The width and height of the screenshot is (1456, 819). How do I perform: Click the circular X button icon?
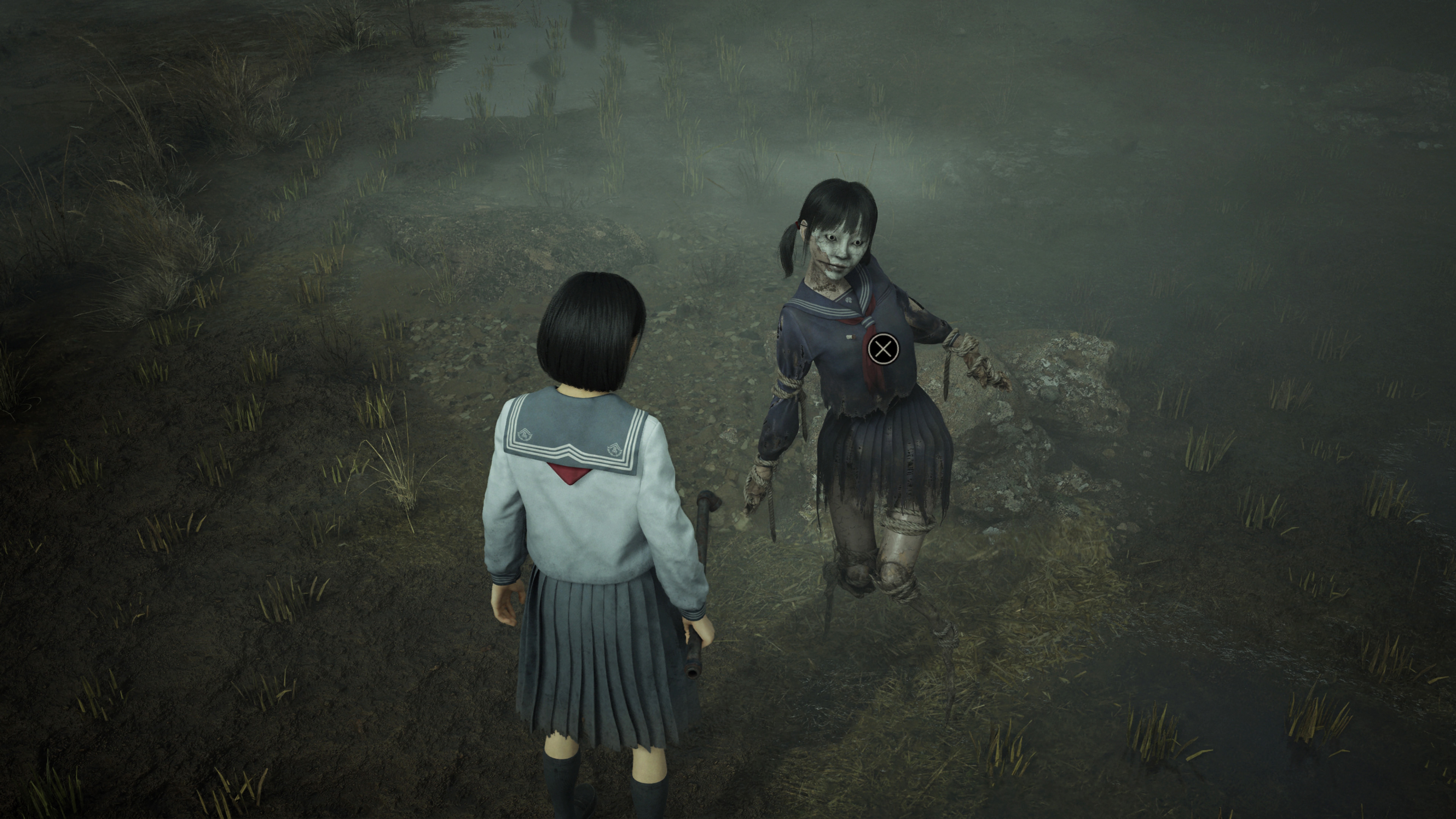tap(883, 349)
